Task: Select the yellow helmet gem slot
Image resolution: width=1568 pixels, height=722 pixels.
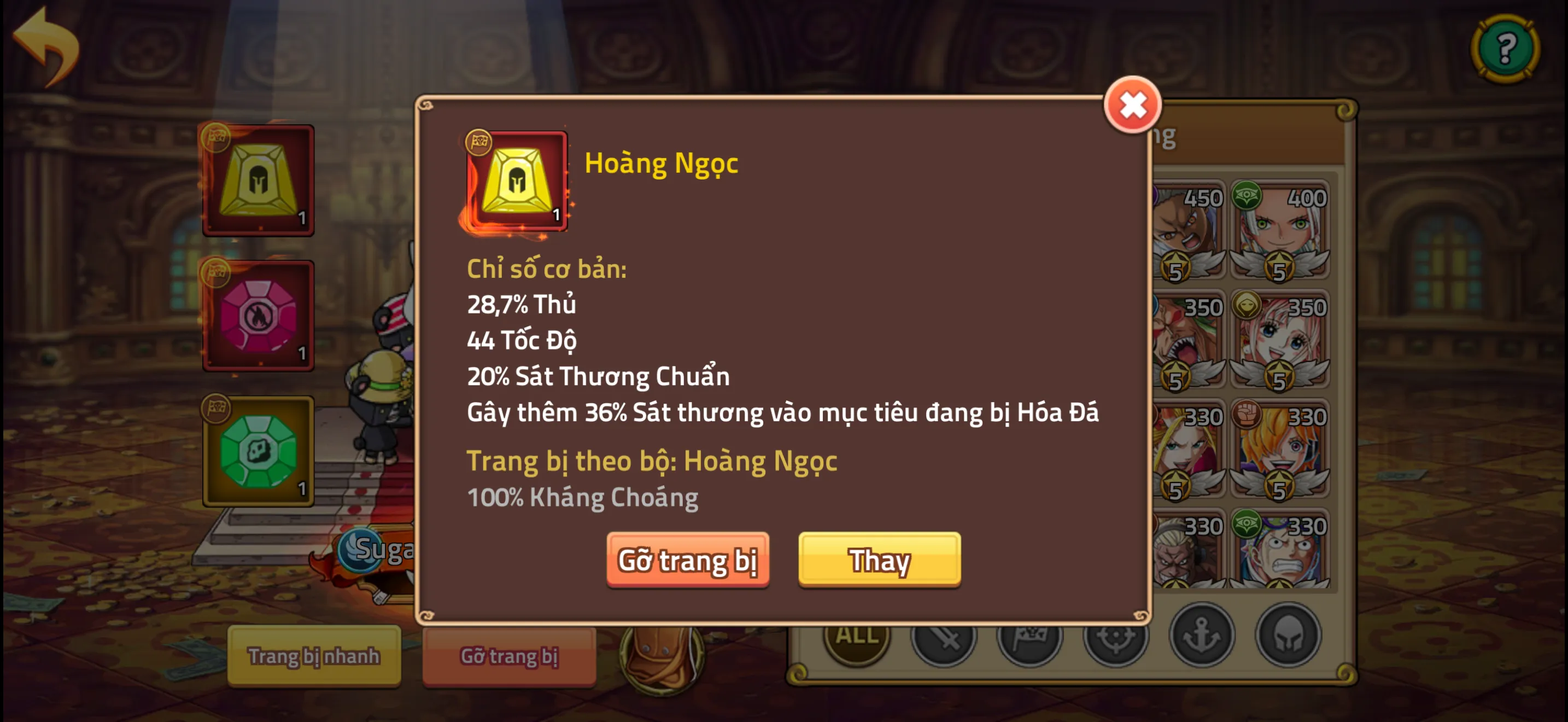Action: [x=259, y=181]
